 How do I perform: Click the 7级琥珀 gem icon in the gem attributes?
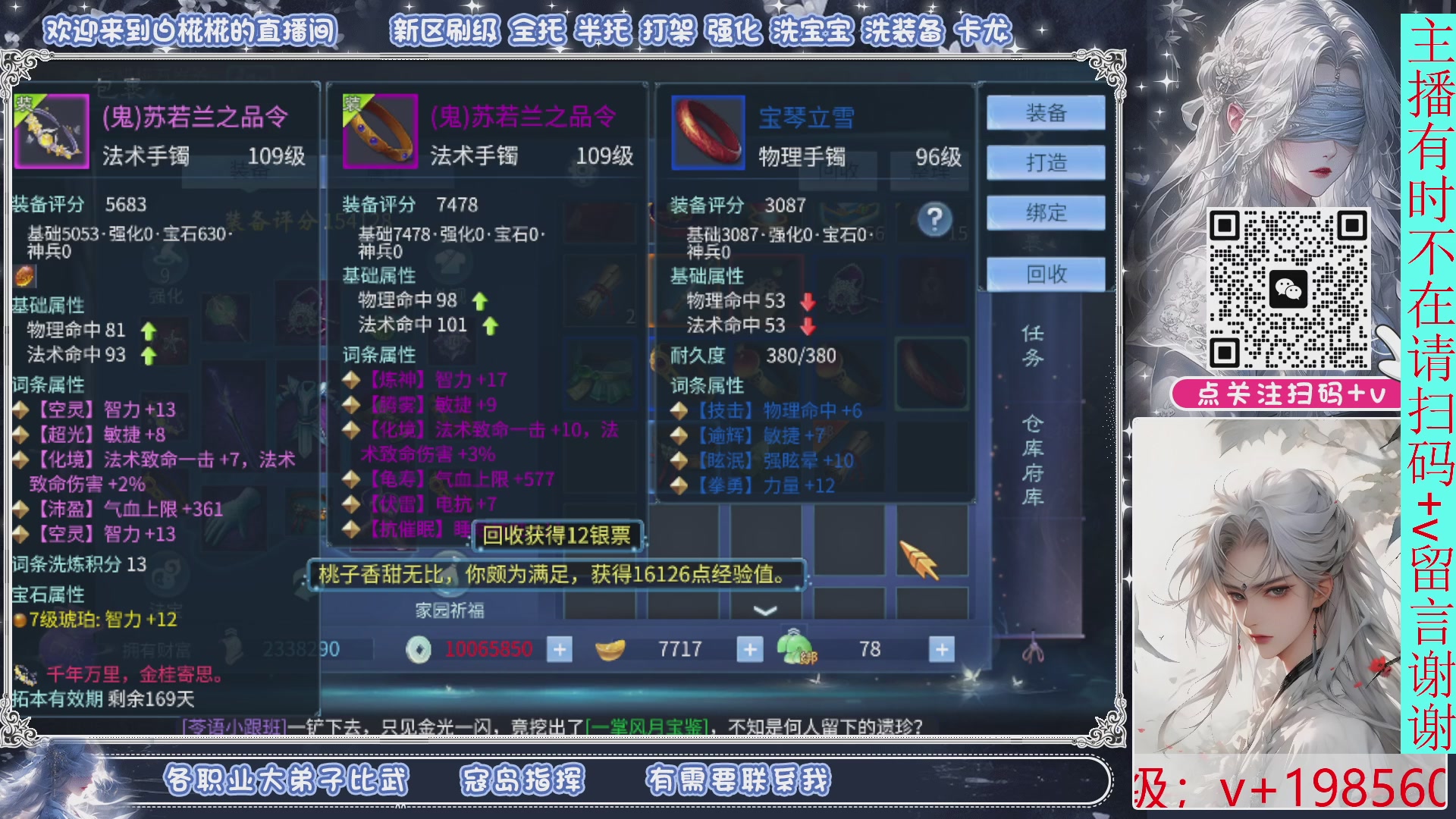20,621
